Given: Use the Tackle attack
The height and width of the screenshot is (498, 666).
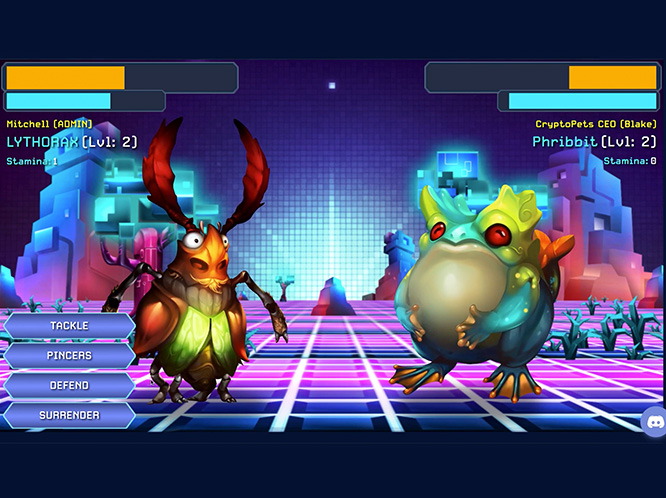Looking at the screenshot, I should (x=69, y=326).
